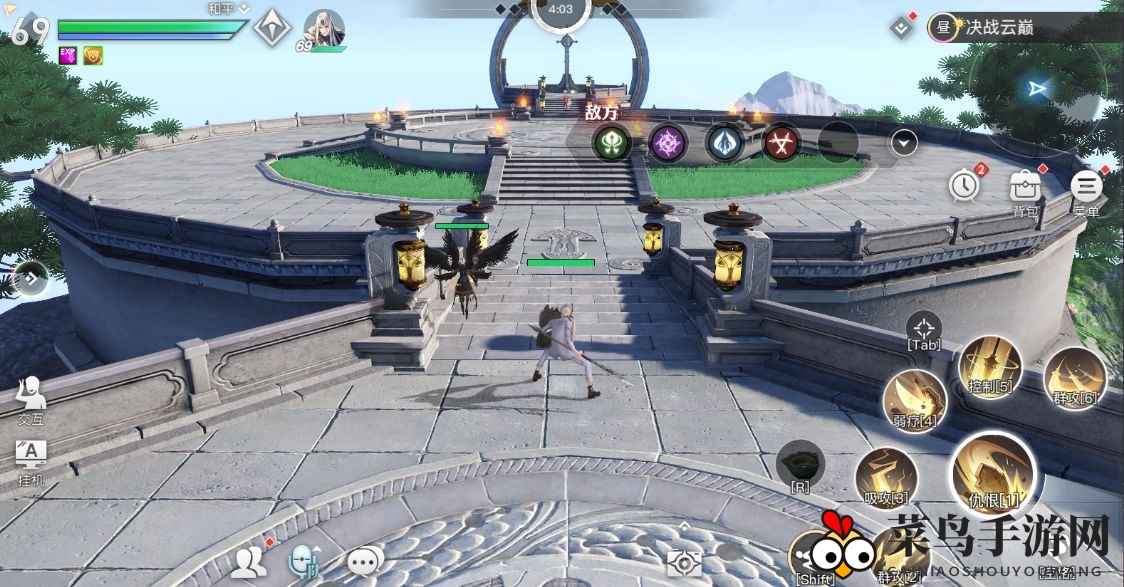Open the alarm clock notifications icon
1124x587 pixels.
coord(964,185)
